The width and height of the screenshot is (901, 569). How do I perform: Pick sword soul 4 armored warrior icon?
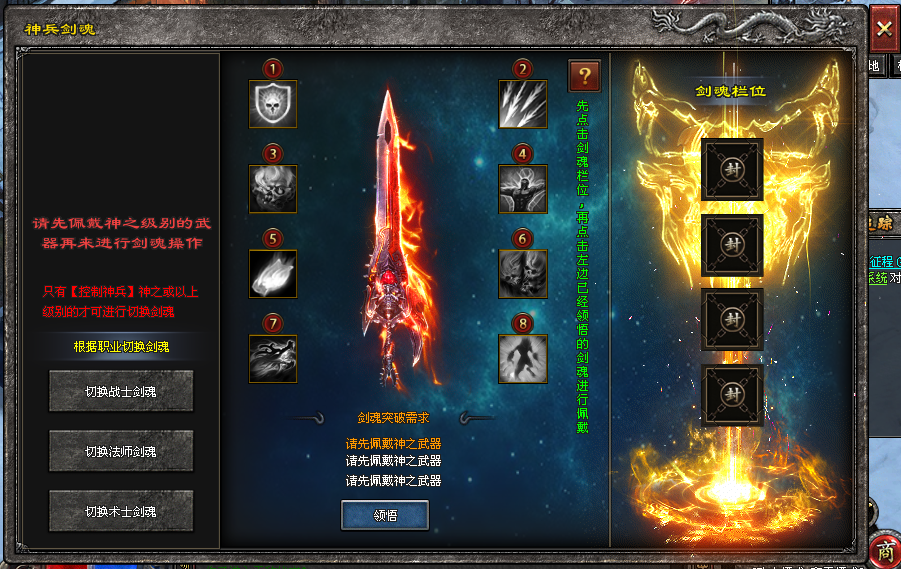[x=523, y=189]
